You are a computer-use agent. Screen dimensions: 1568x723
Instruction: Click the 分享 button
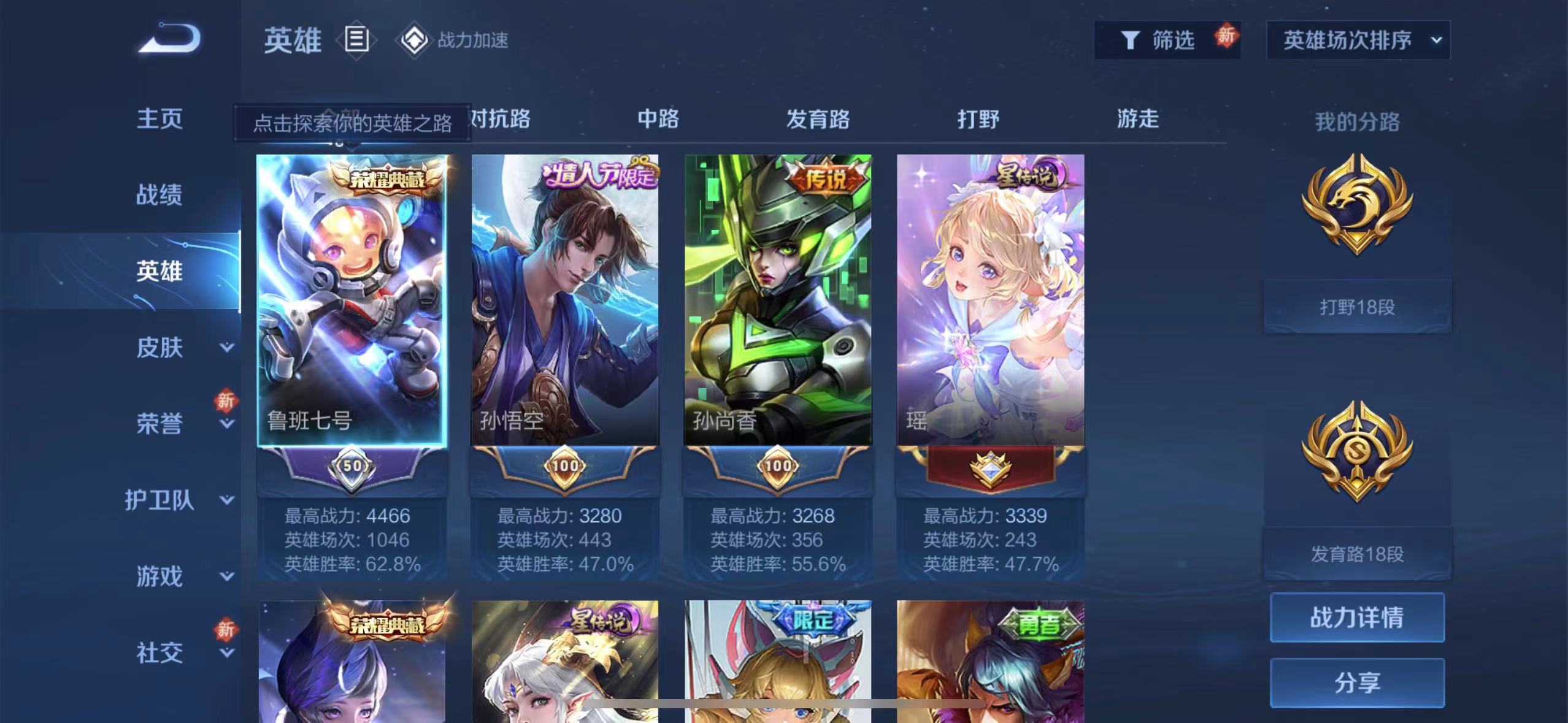coord(1357,683)
